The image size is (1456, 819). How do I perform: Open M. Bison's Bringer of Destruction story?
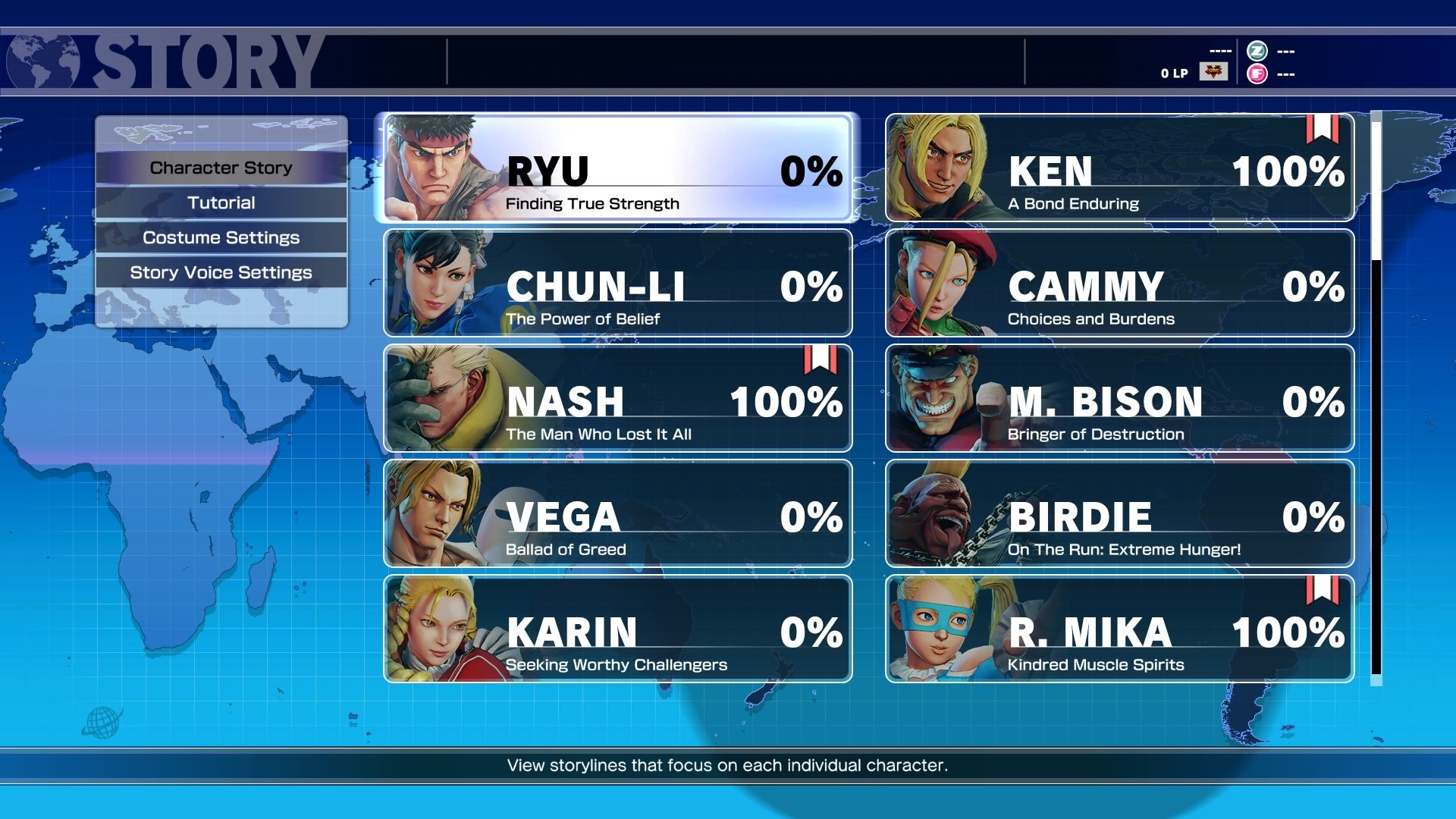point(1119,398)
